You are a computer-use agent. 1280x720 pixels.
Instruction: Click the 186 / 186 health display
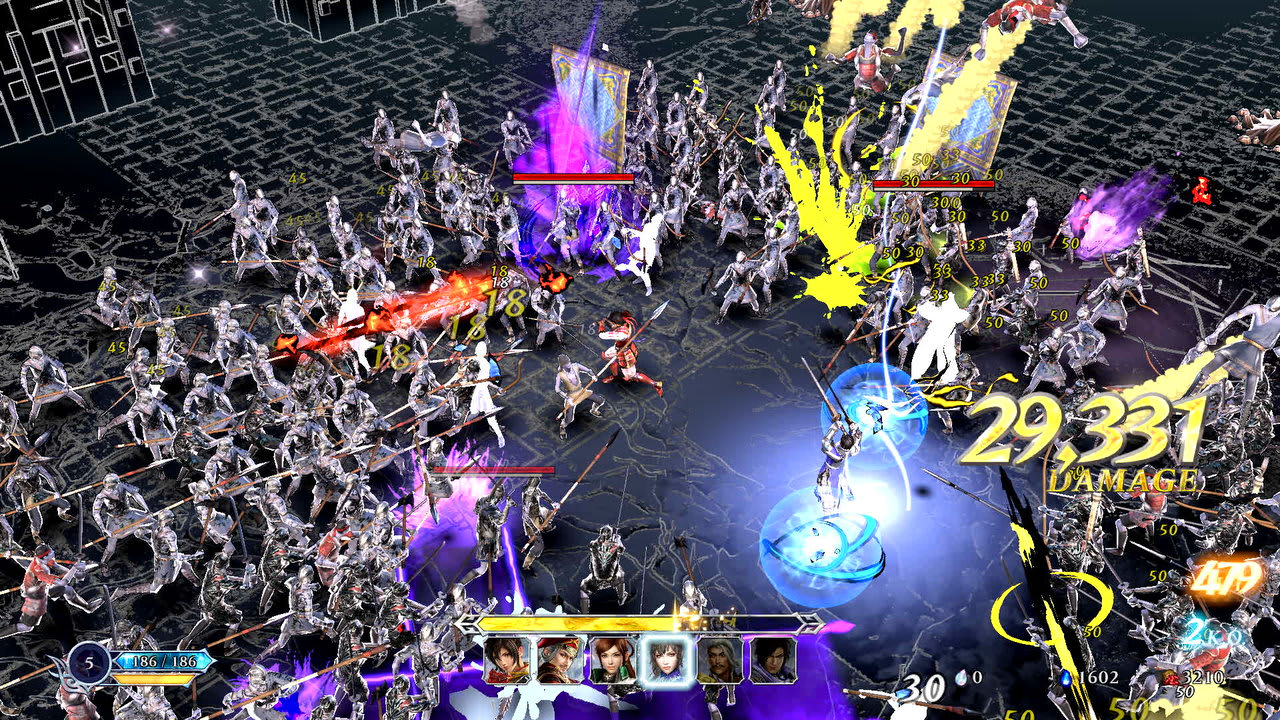163,661
